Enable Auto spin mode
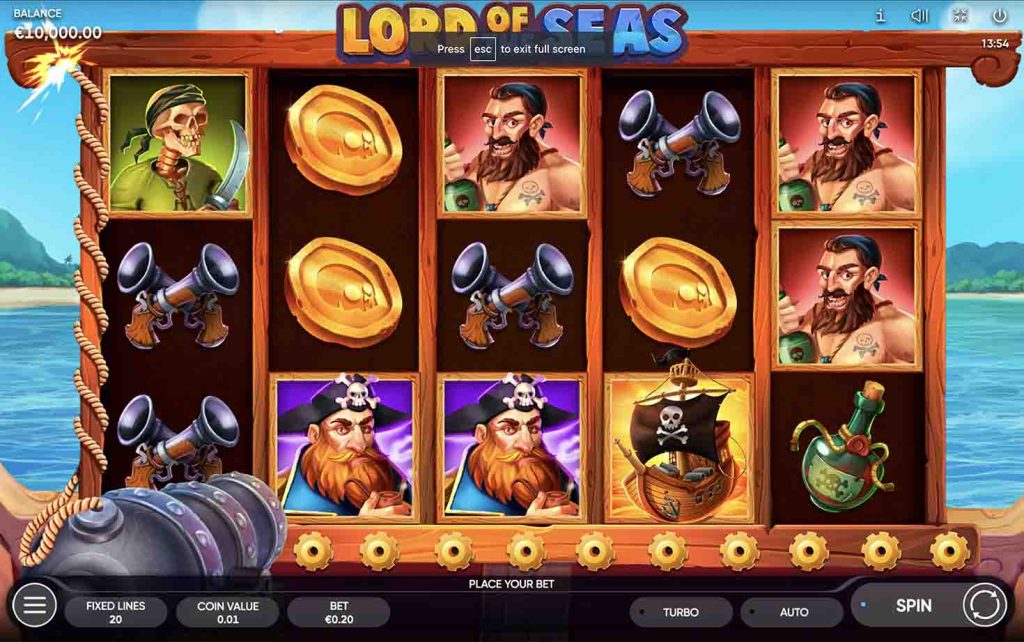Image resolution: width=1024 pixels, height=642 pixels. [x=793, y=612]
